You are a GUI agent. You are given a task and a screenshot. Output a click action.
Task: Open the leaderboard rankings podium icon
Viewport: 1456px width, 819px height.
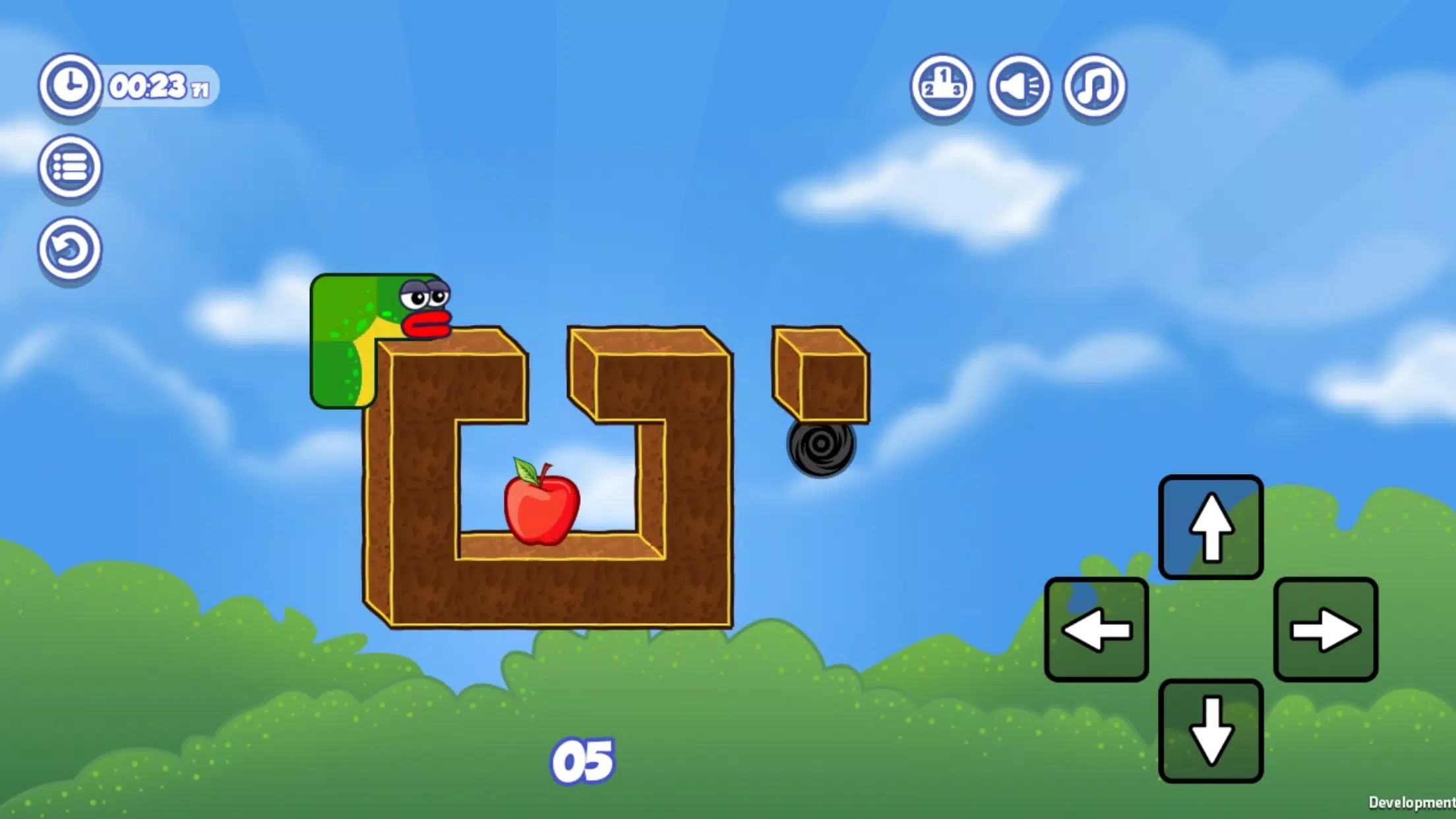[943, 87]
